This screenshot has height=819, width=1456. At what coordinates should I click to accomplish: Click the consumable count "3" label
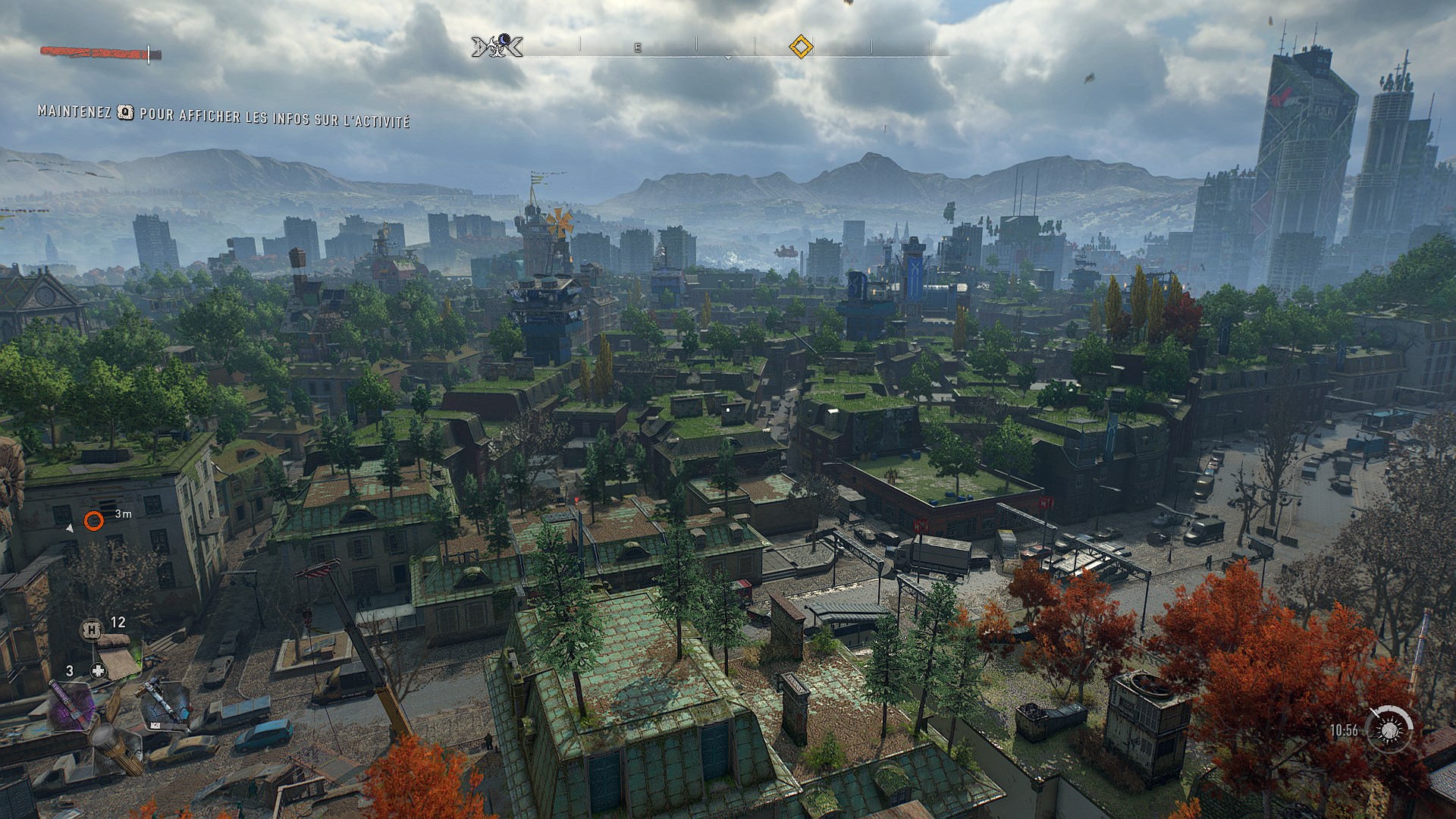69,670
